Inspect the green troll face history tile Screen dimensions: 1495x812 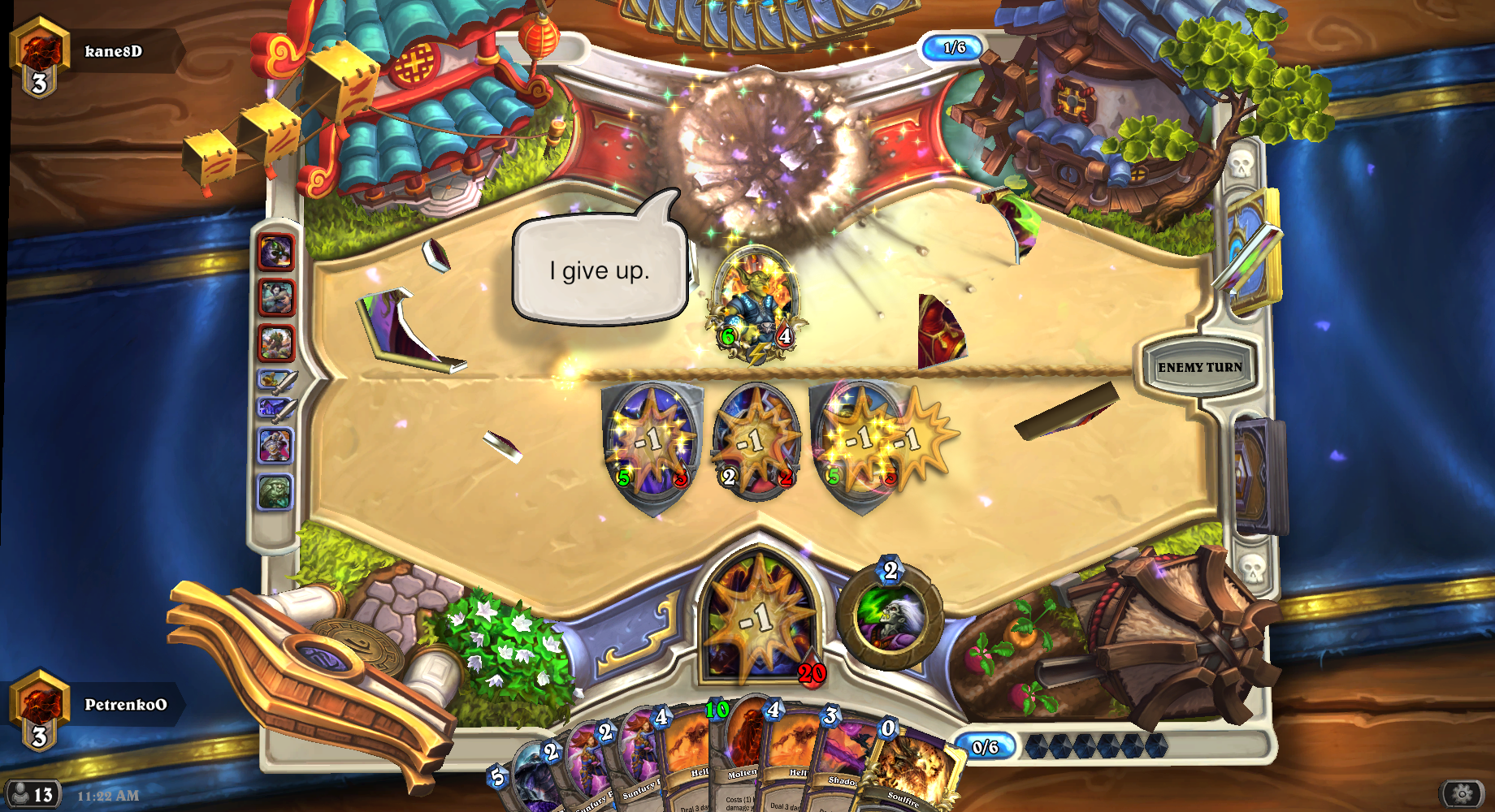[275, 492]
